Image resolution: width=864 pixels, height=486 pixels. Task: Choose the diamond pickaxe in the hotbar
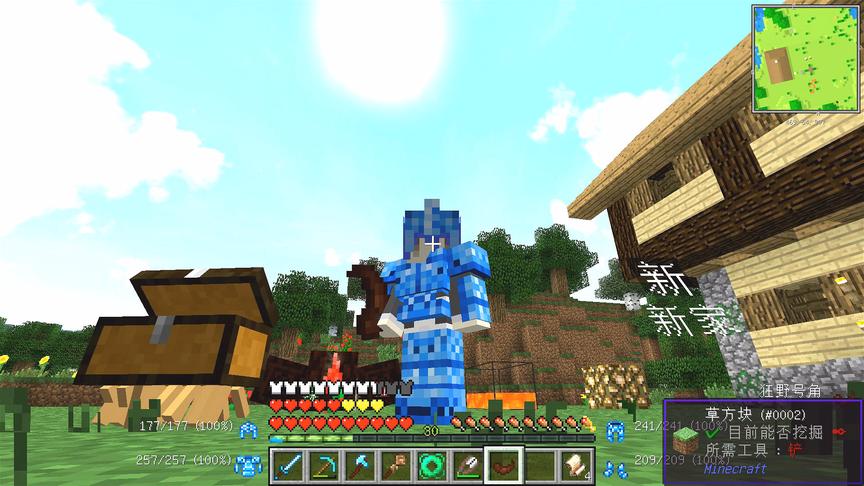(324, 465)
